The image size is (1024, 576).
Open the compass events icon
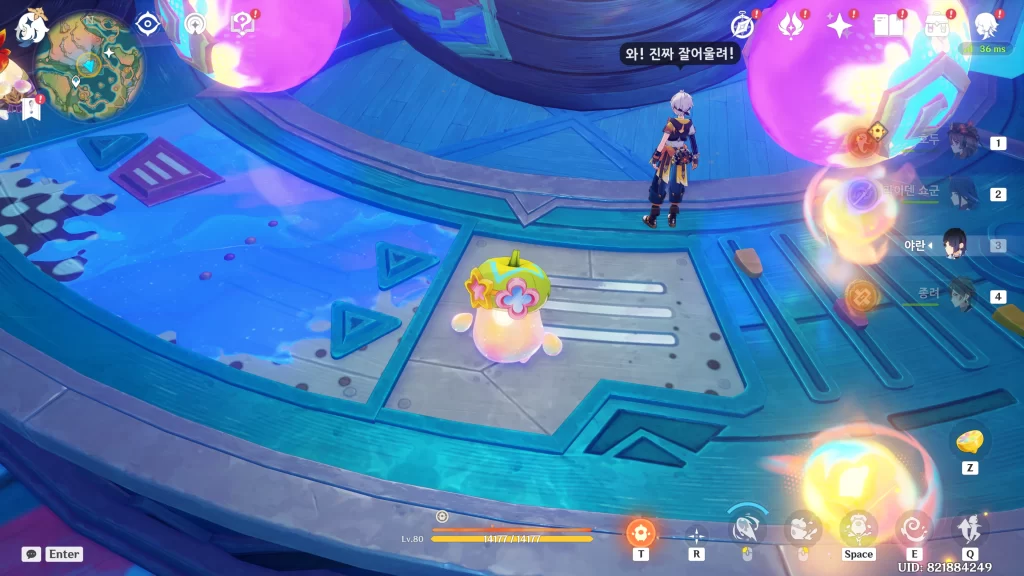[x=743, y=25]
